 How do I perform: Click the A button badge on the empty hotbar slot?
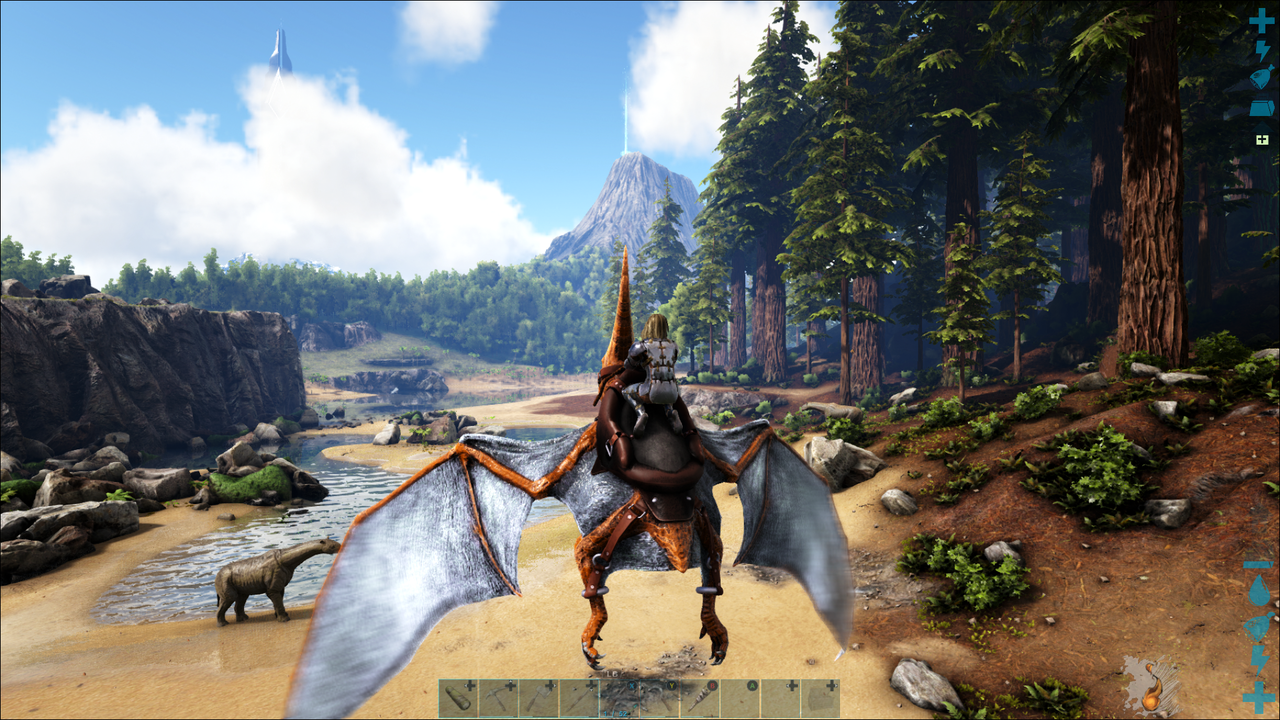point(752,685)
